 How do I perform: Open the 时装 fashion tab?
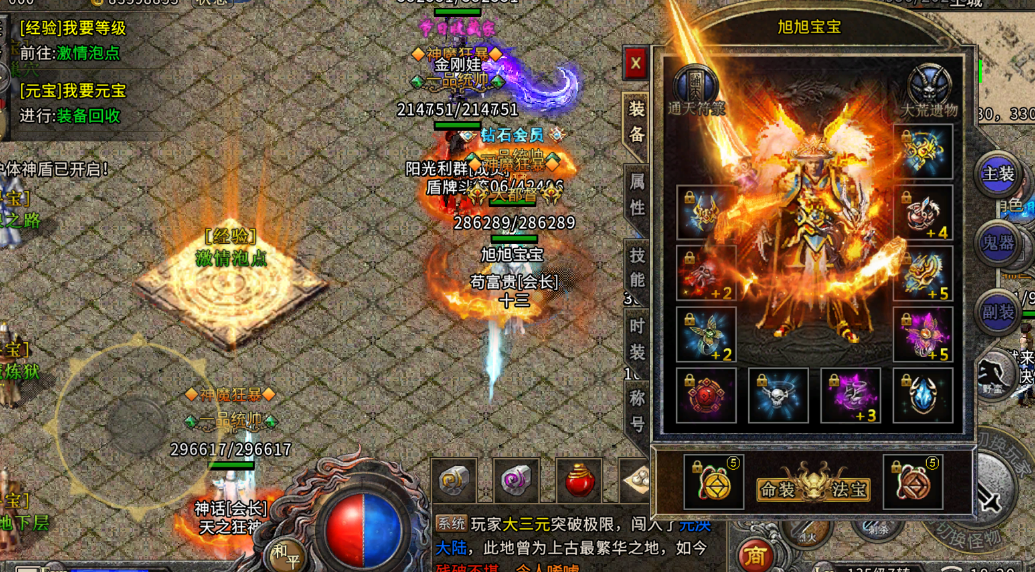coord(636,338)
